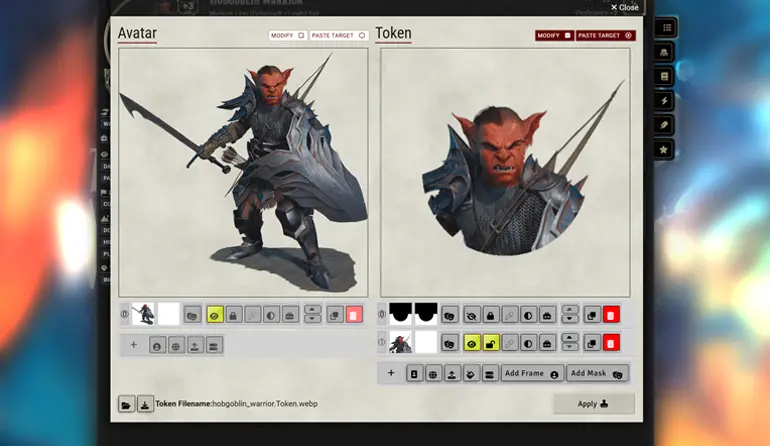Close the Tokenizer window
Screen dimensions: 770x446
tap(624, 7)
